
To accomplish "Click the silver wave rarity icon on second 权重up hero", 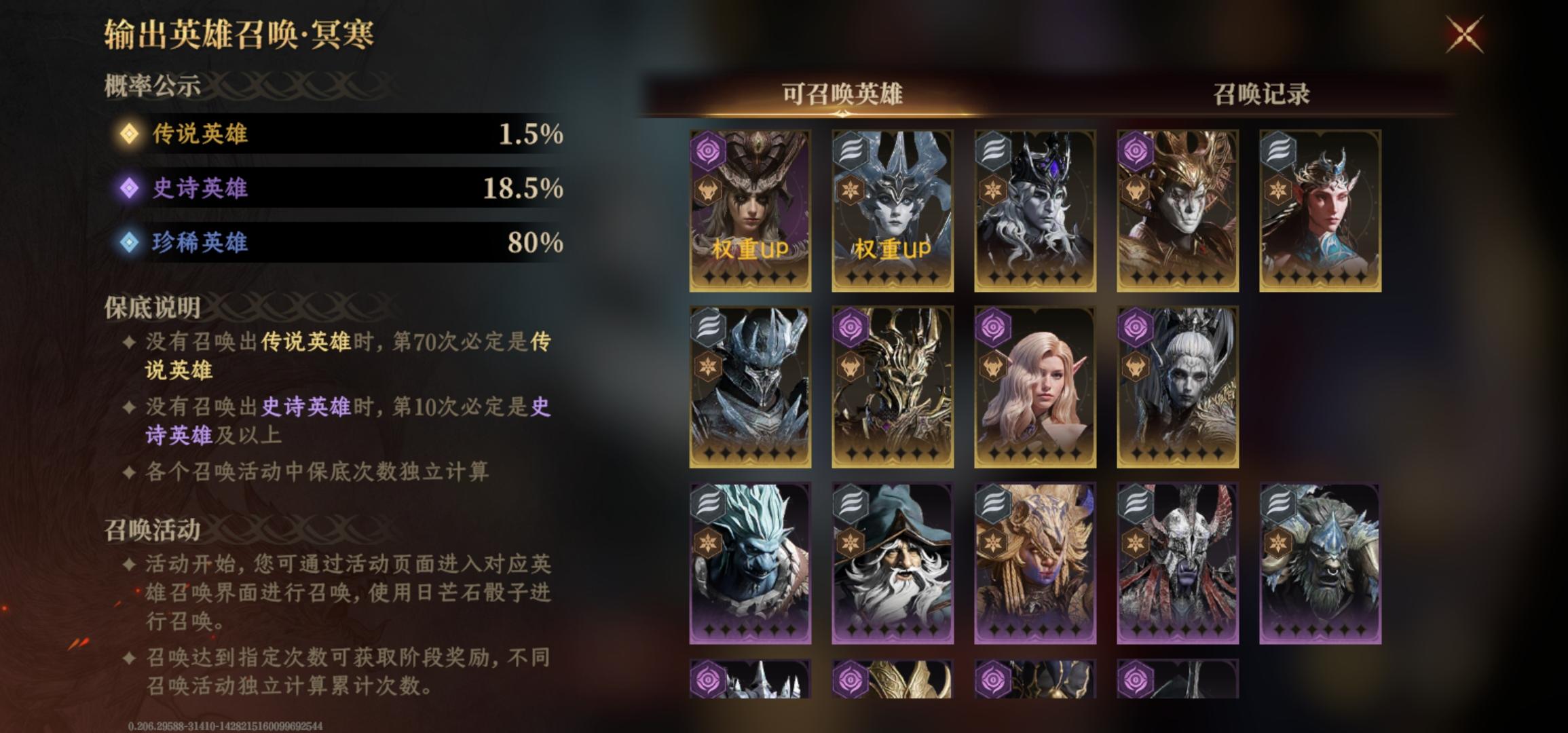I will click(849, 153).
